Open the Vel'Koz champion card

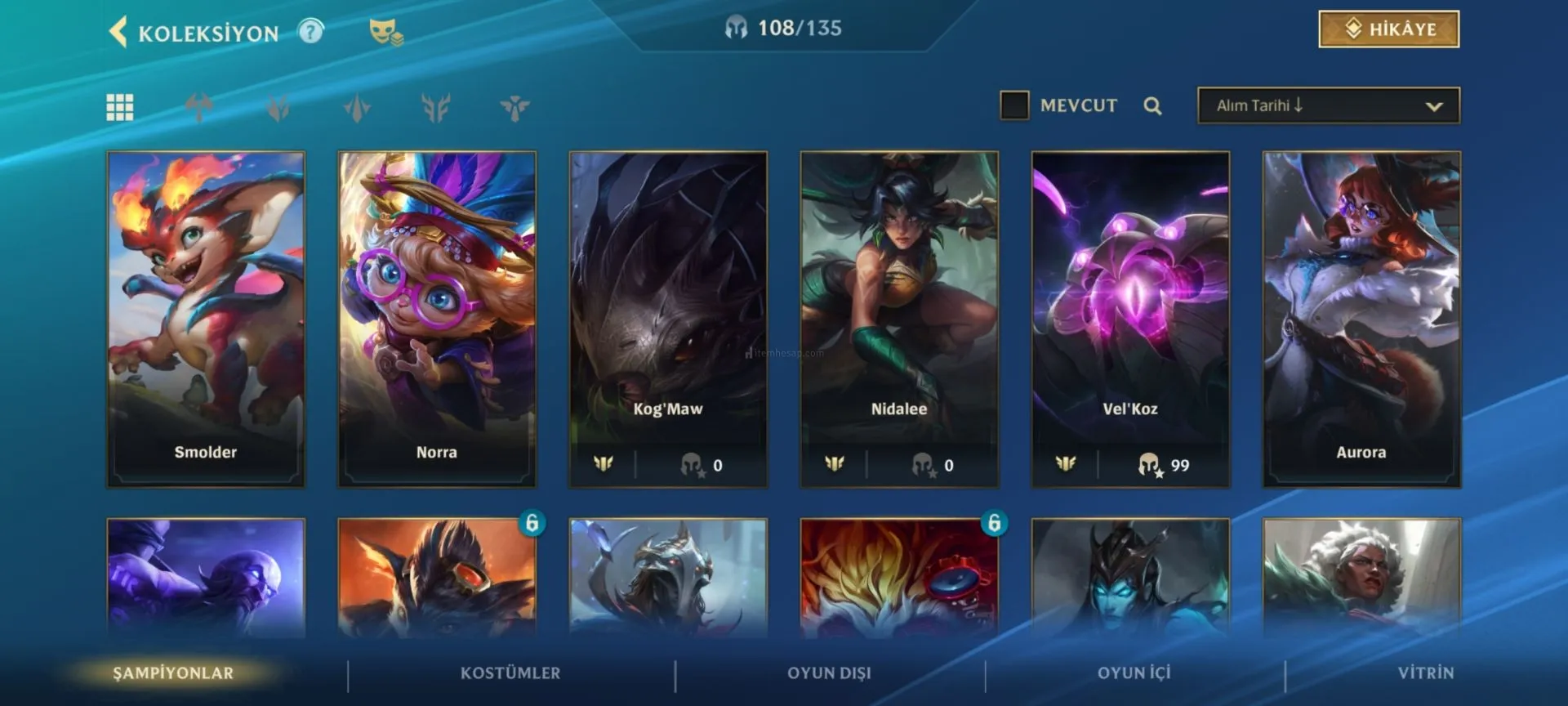1130,319
